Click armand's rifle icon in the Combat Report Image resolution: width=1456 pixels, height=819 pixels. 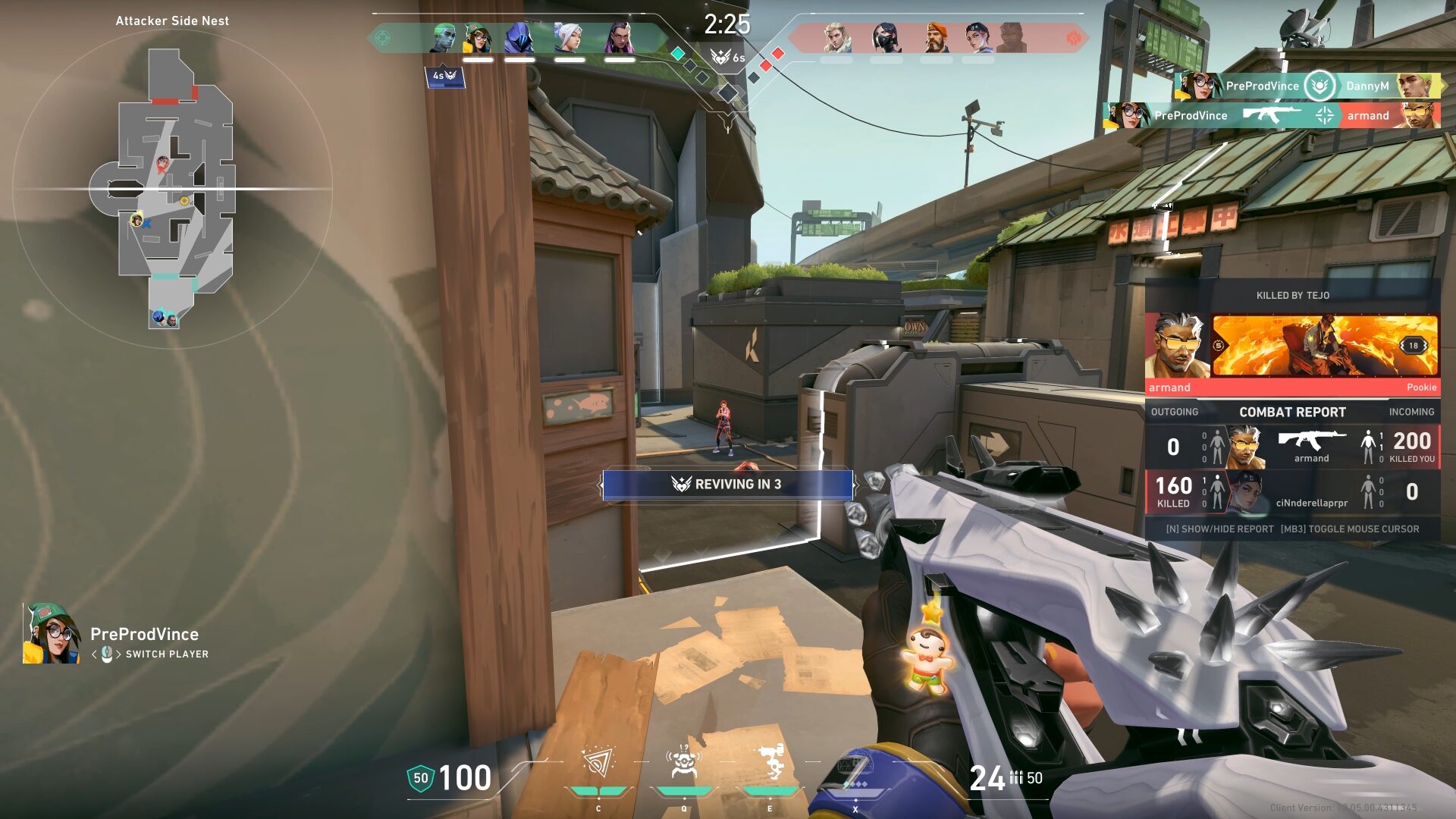[1309, 440]
